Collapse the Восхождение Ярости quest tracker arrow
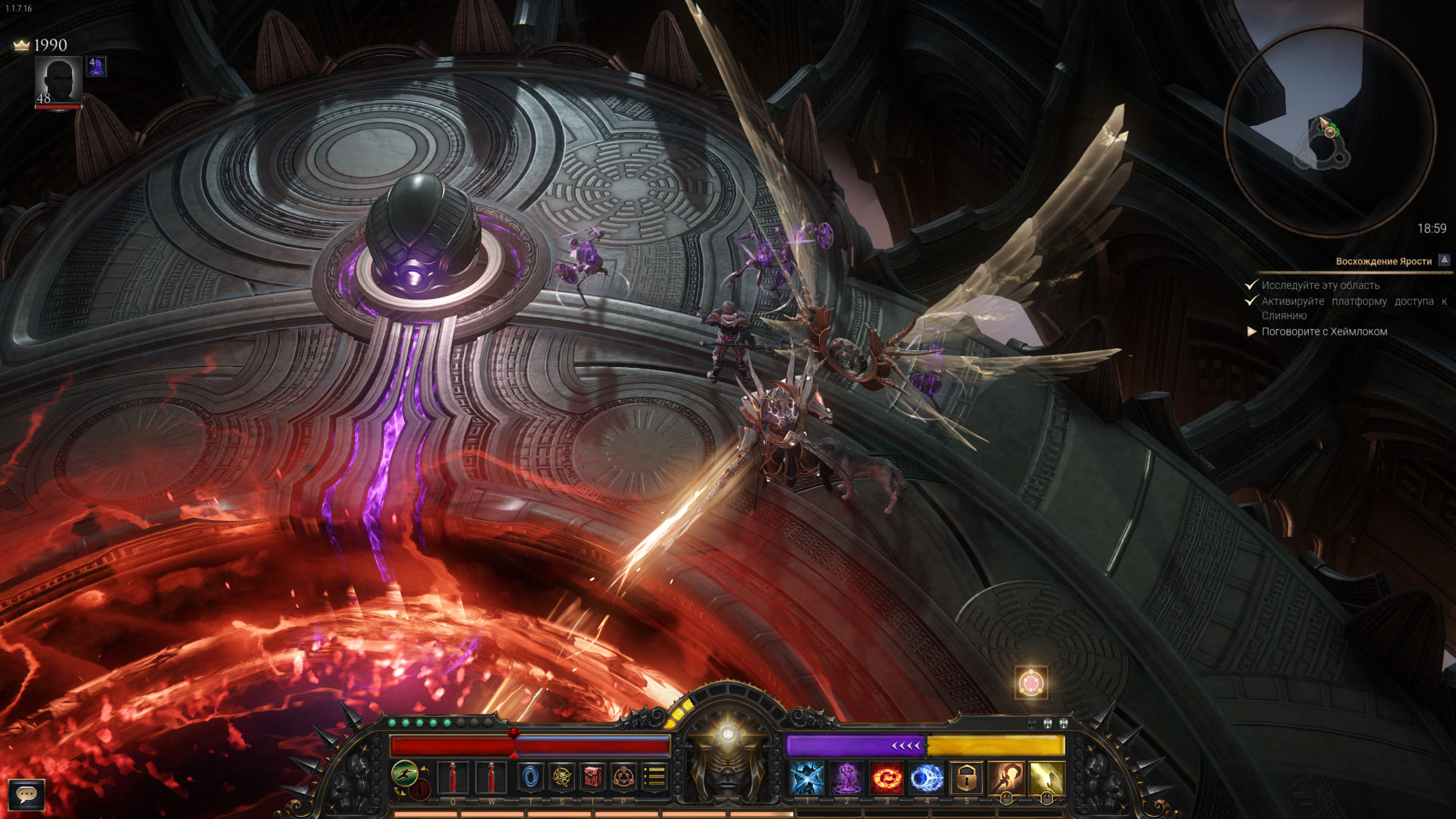 pyautogui.click(x=1445, y=260)
